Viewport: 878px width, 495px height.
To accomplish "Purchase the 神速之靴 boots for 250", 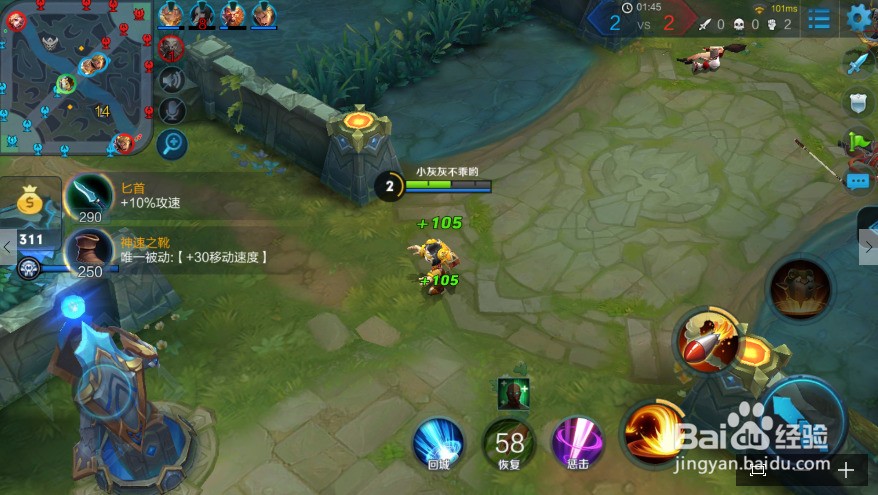I will 89,250.
